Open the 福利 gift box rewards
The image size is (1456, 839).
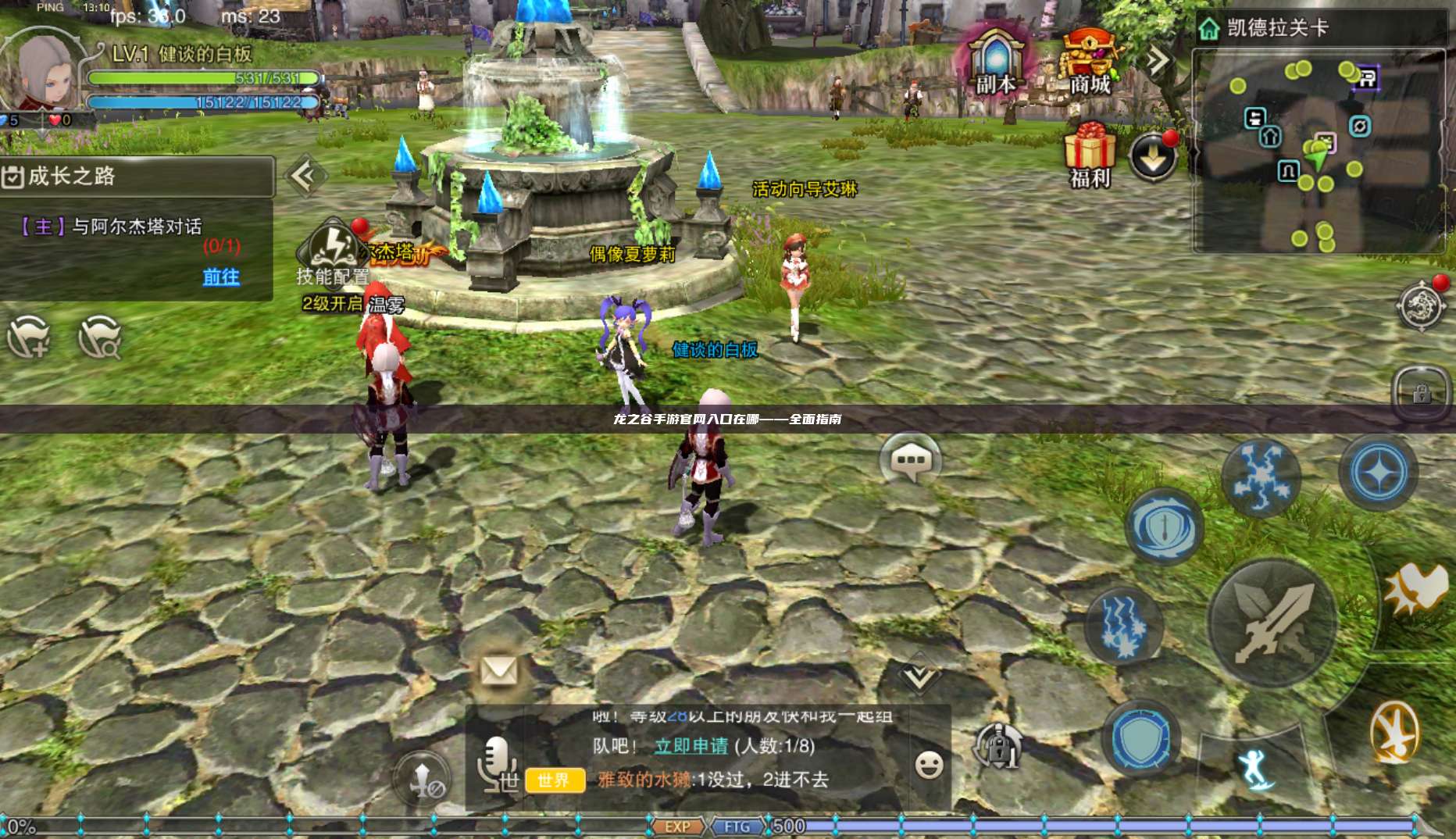(1090, 155)
